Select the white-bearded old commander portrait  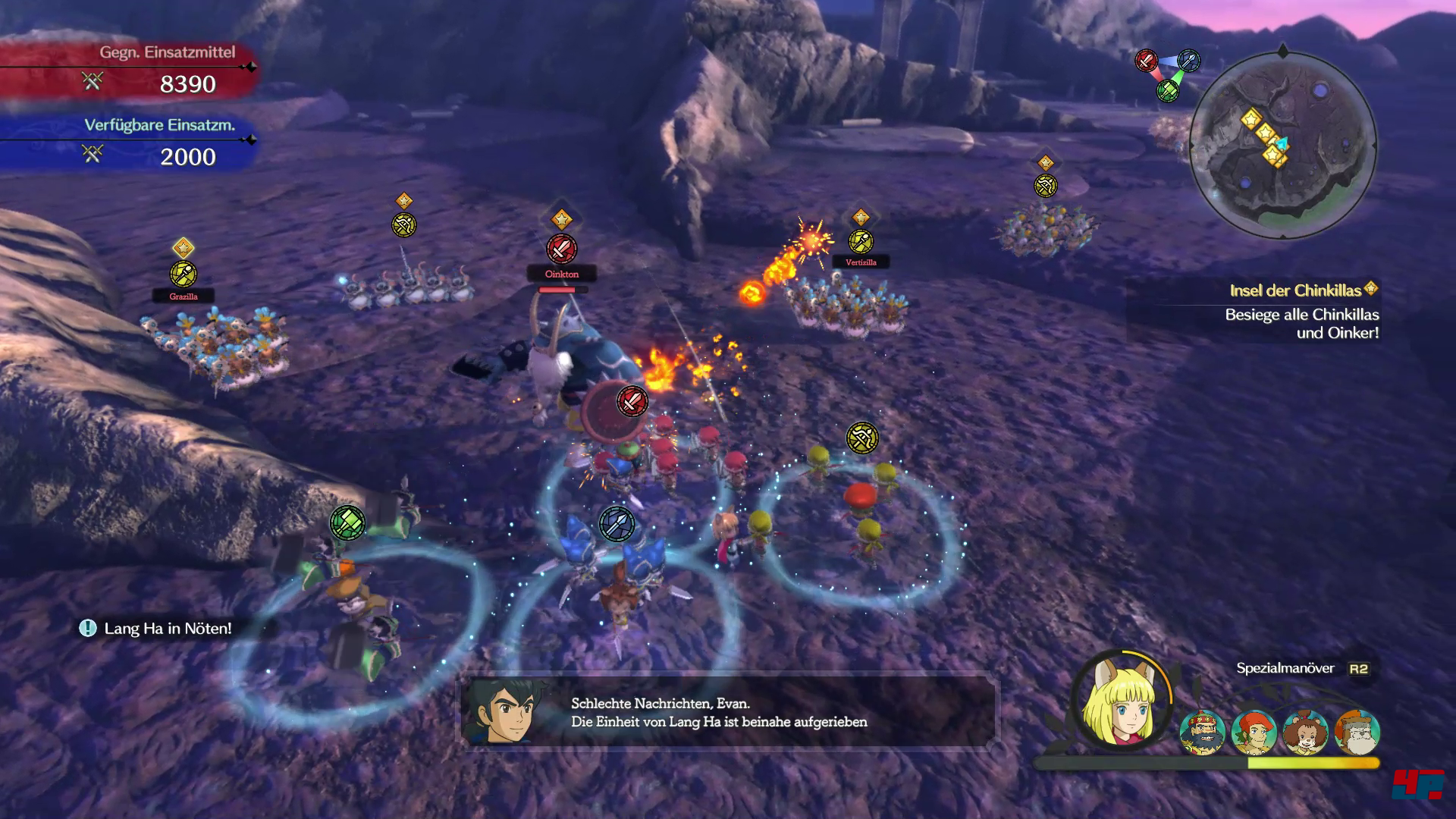(1357, 733)
